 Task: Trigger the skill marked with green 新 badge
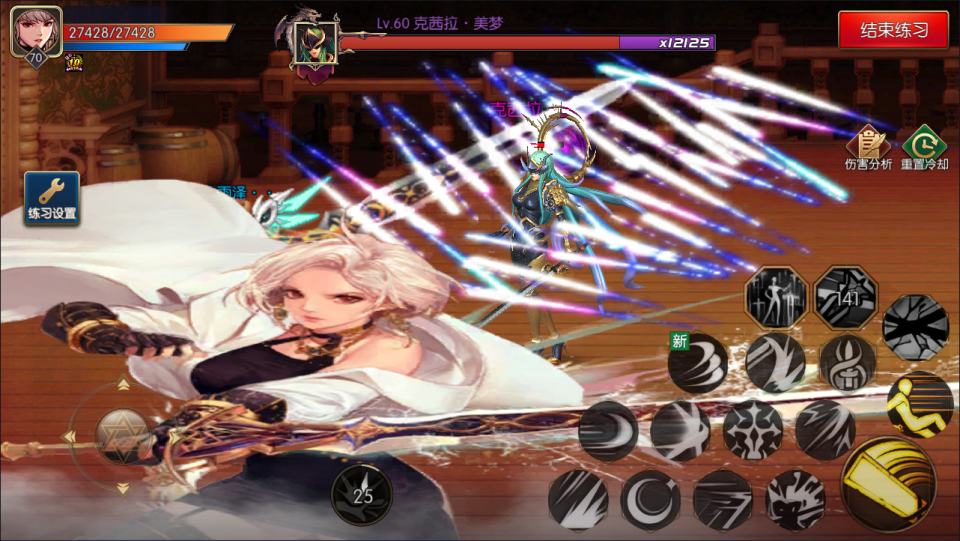coord(697,363)
